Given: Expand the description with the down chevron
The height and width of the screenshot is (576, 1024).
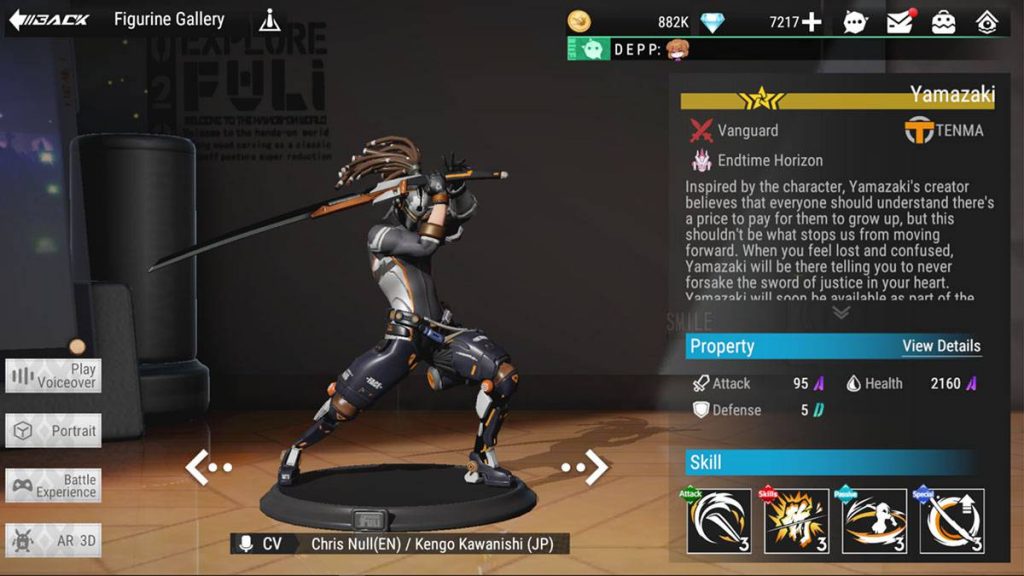Looking at the screenshot, I should (841, 313).
